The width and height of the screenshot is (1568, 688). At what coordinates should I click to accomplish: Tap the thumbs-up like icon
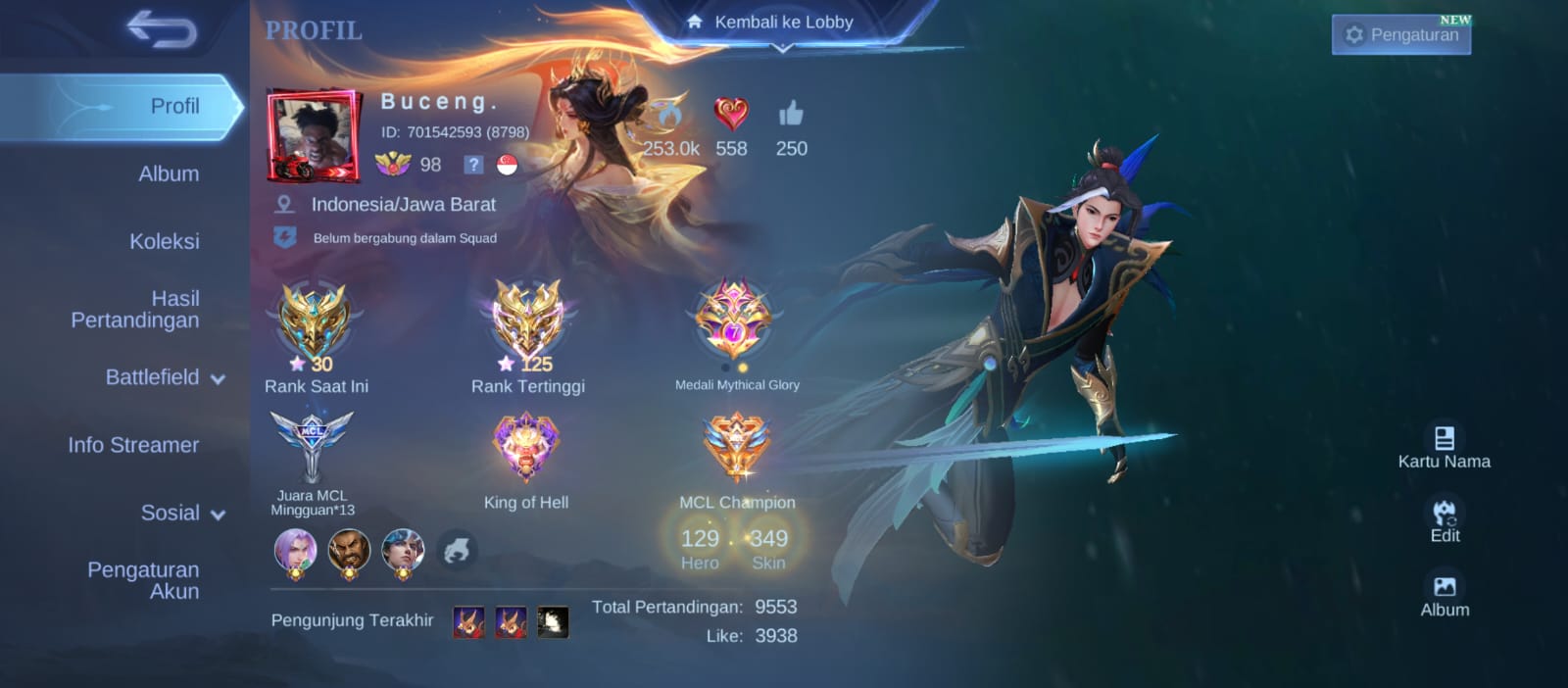click(x=791, y=116)
